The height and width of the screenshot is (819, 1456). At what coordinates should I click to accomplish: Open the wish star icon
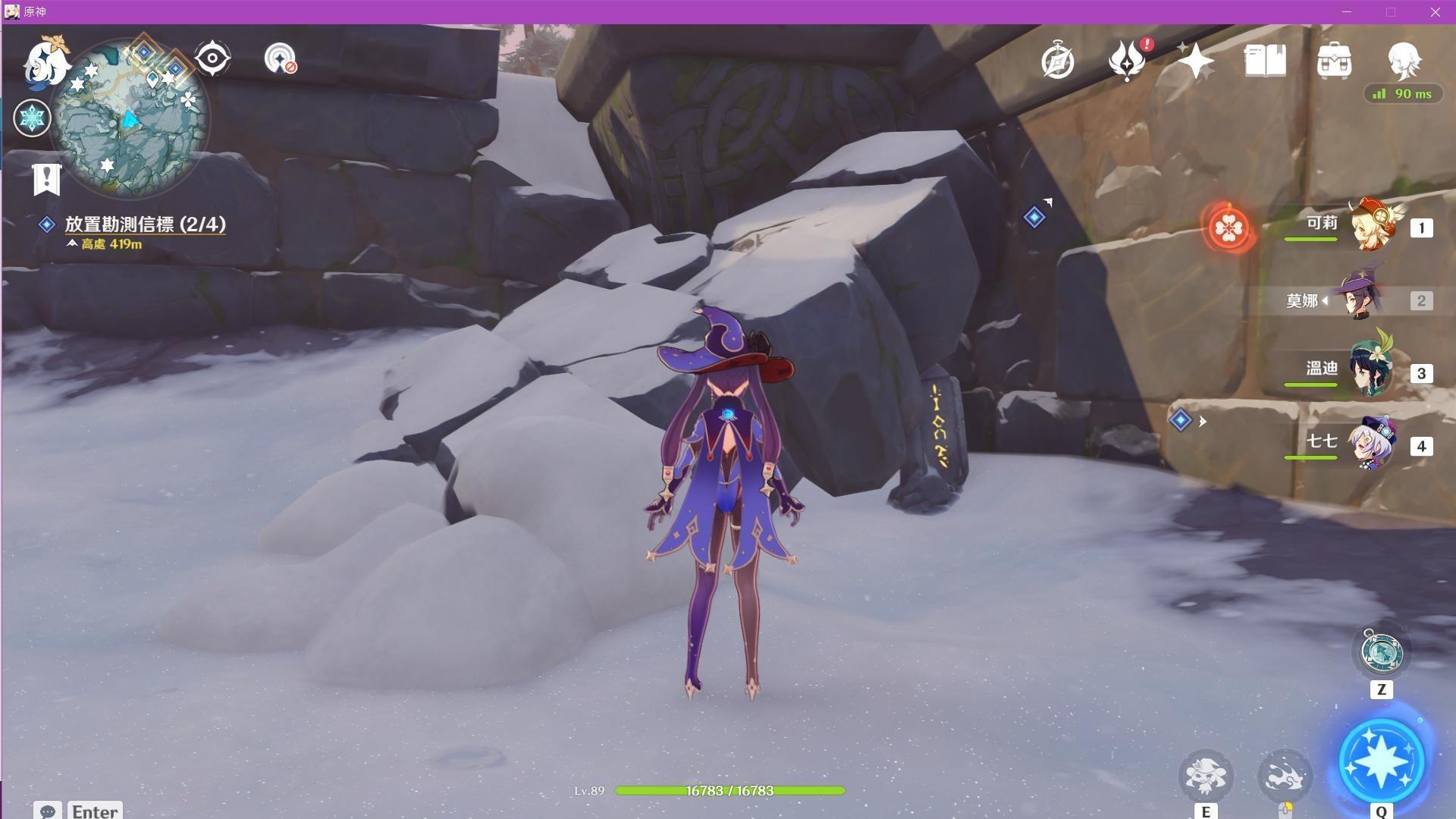pos(1195,61)
